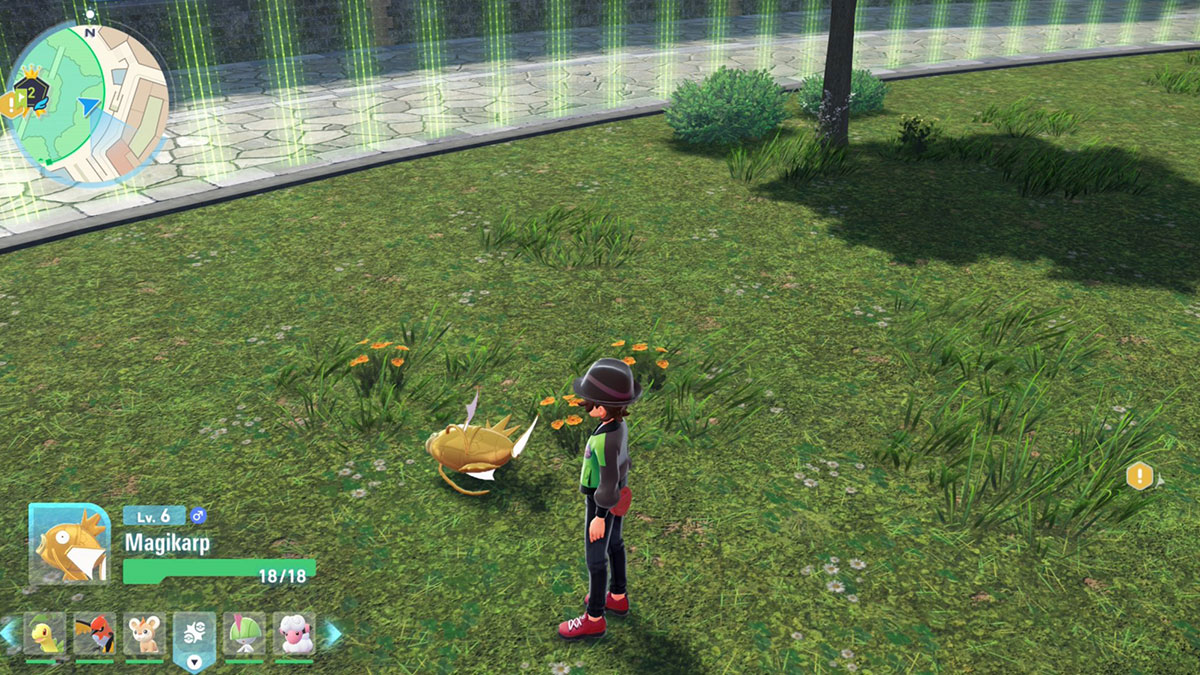This screenshot has width=1200, height=675.
Task: Open the Poké Ball swap slot
Action: [194, 635]
